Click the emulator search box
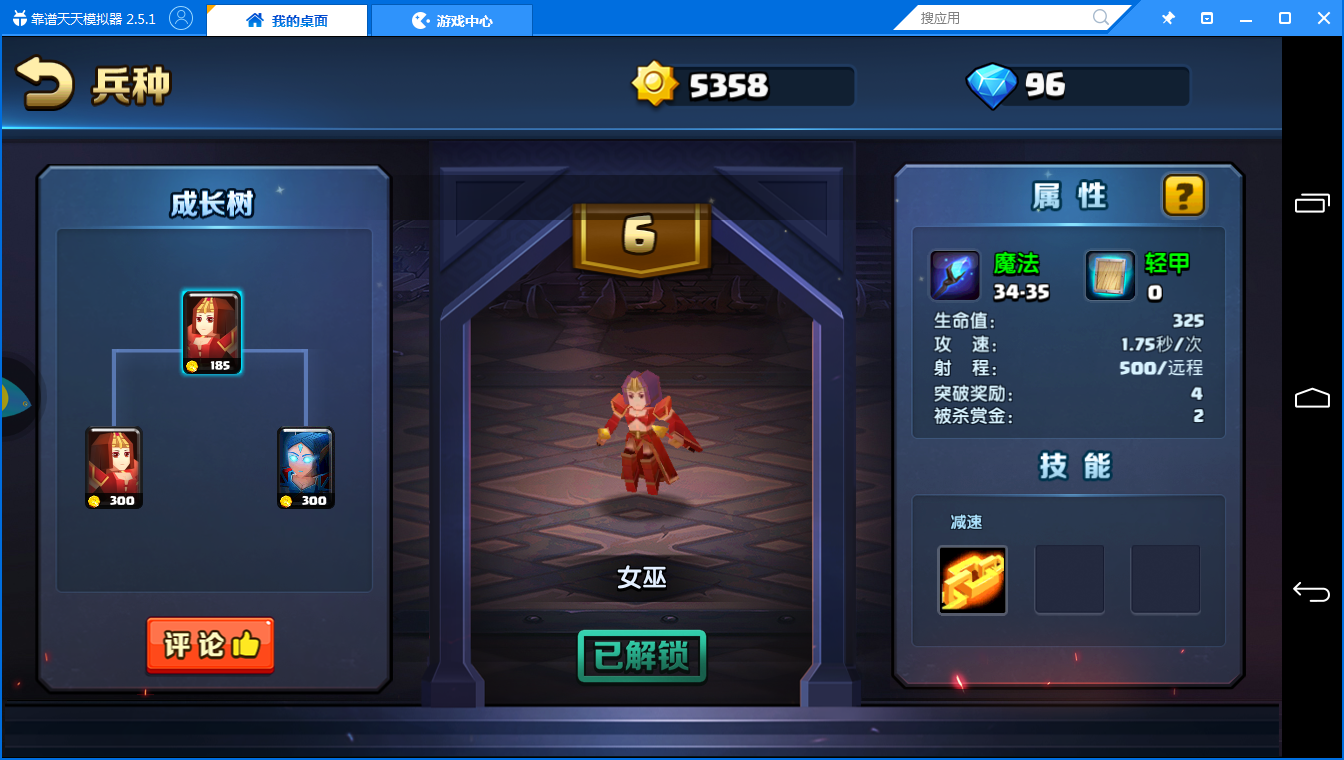The image size is (1344, 760). [1003, 18]
